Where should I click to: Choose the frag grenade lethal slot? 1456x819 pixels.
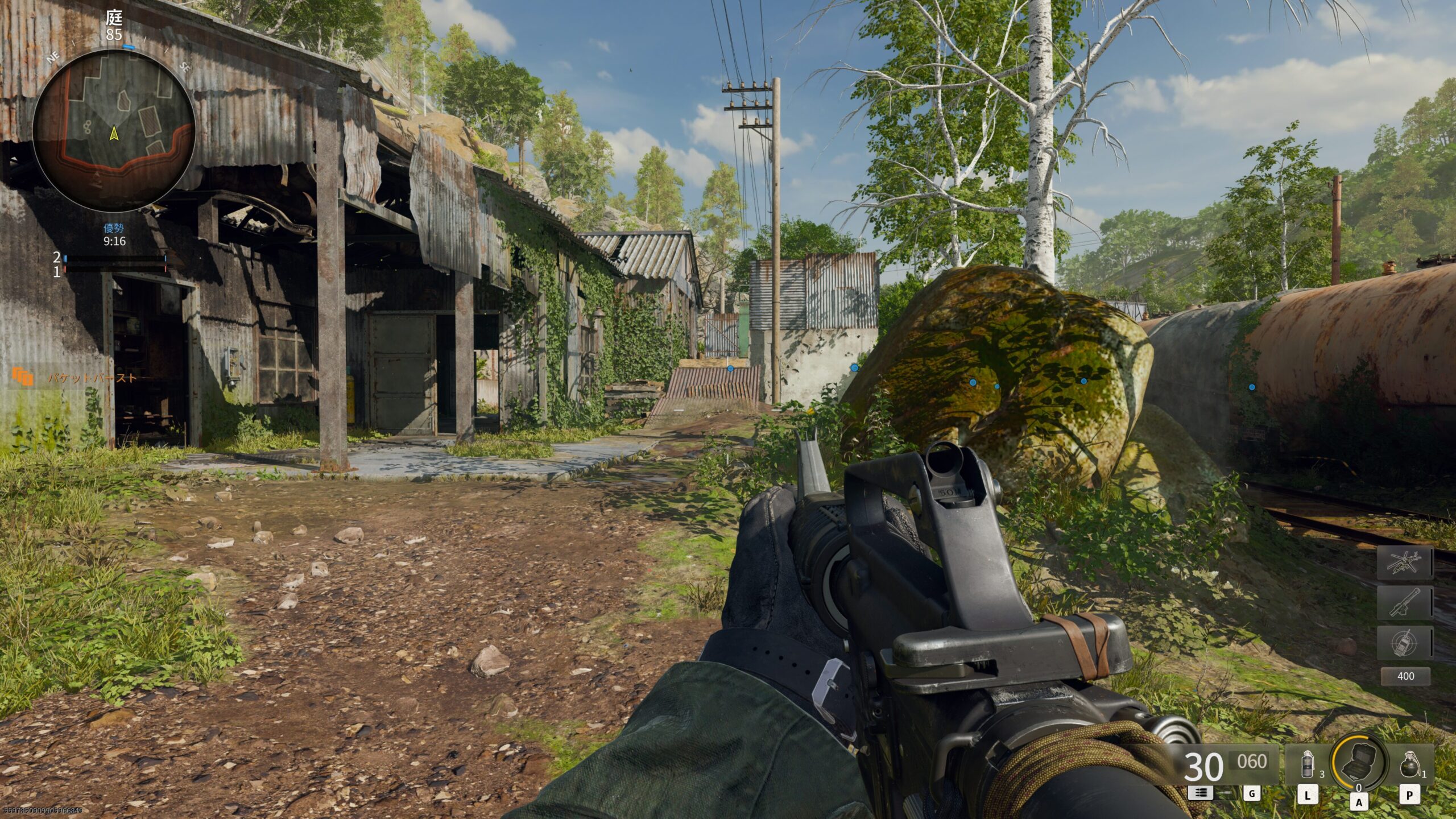pyautogui.click(x=1409, y=764)
